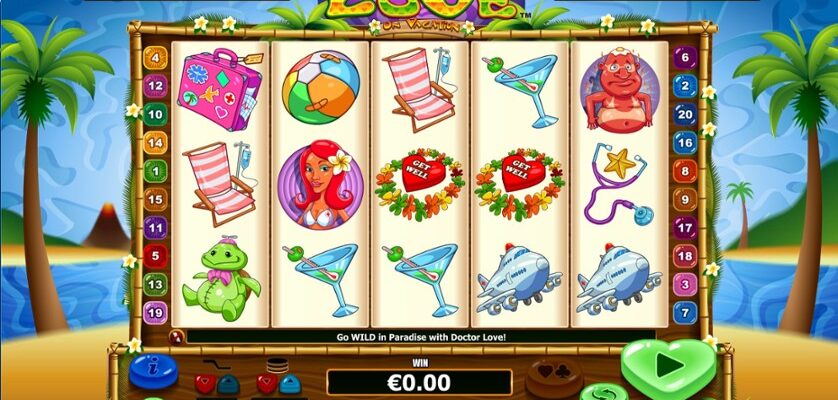
Task: Select payline number 6 marker
Action: click(685, 58)
